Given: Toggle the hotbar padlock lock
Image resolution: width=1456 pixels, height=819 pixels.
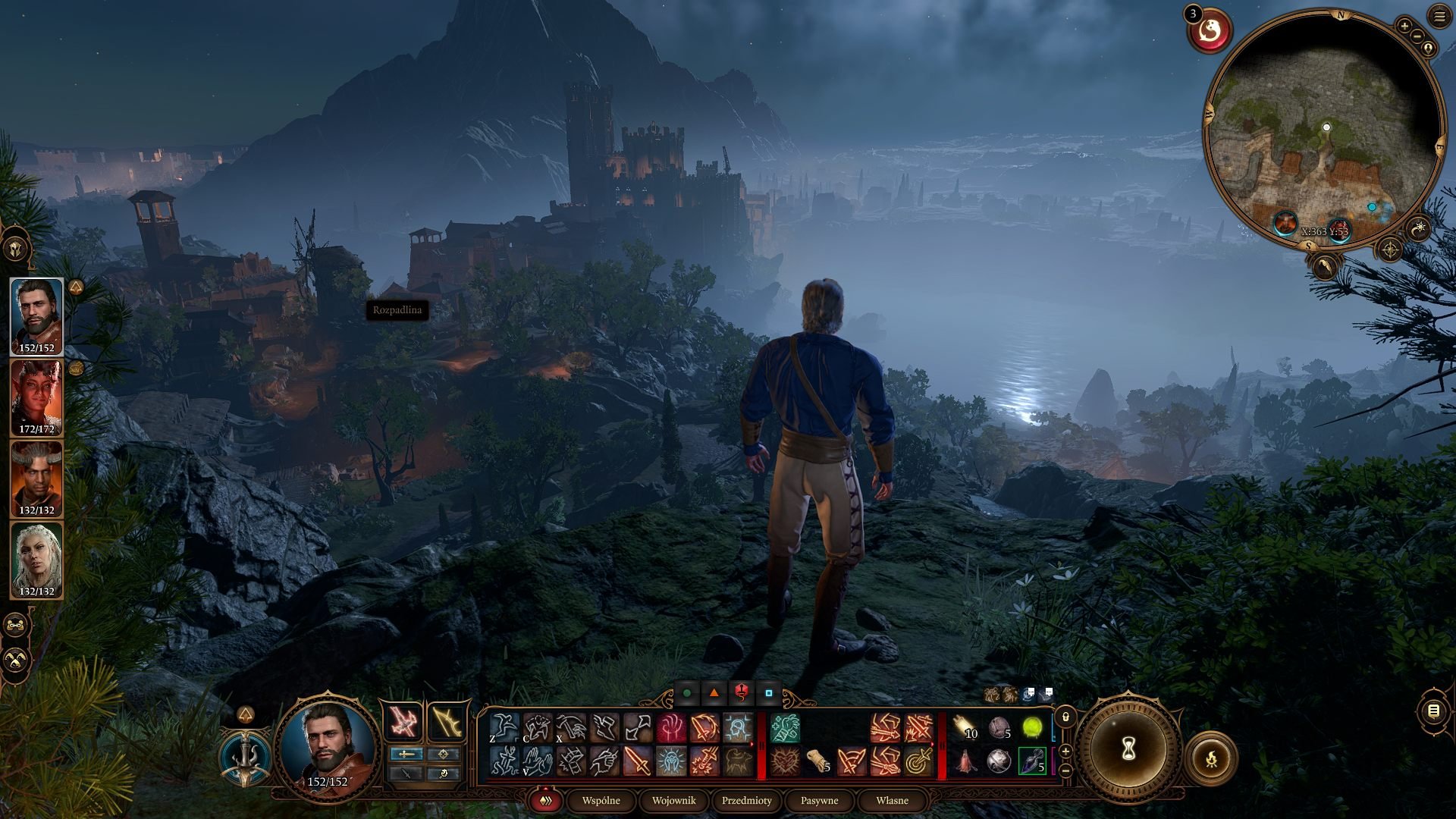Looking at the screenshot, I should (1065, 717).
